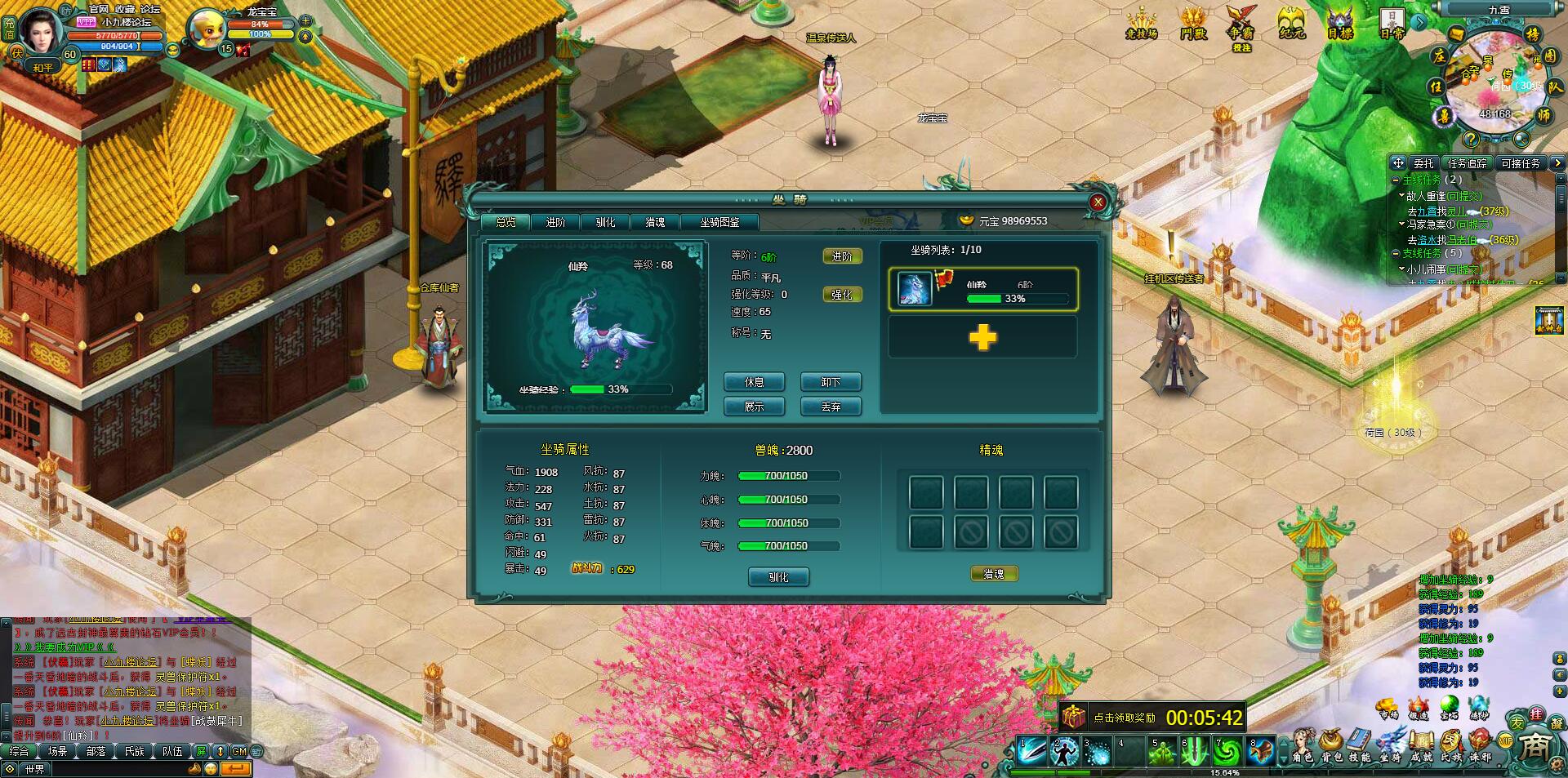
Task: Add a mount with the yellow plus slot
Action: pos(982,337)
